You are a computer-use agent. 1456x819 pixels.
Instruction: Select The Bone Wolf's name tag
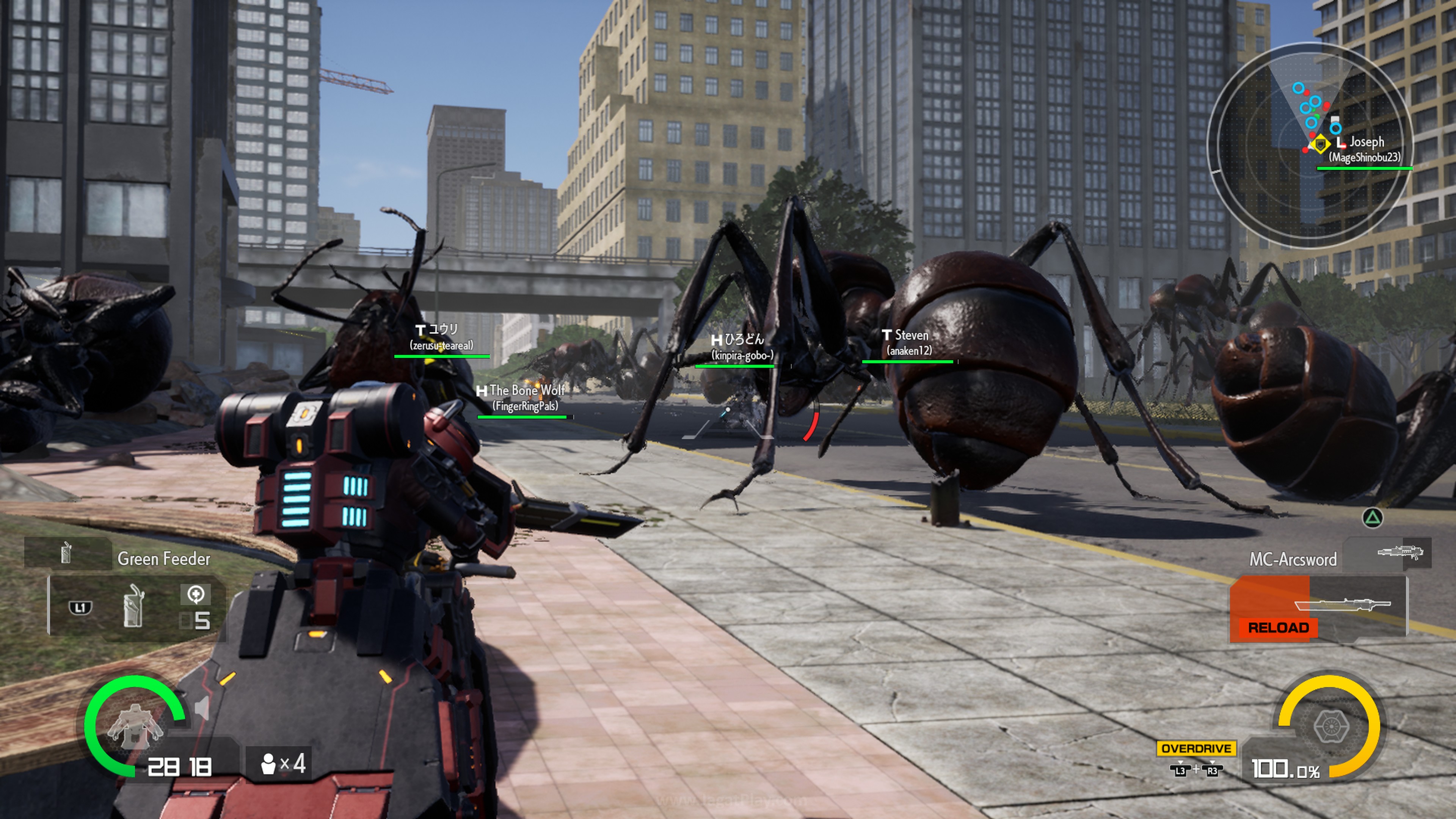(523, 397)
